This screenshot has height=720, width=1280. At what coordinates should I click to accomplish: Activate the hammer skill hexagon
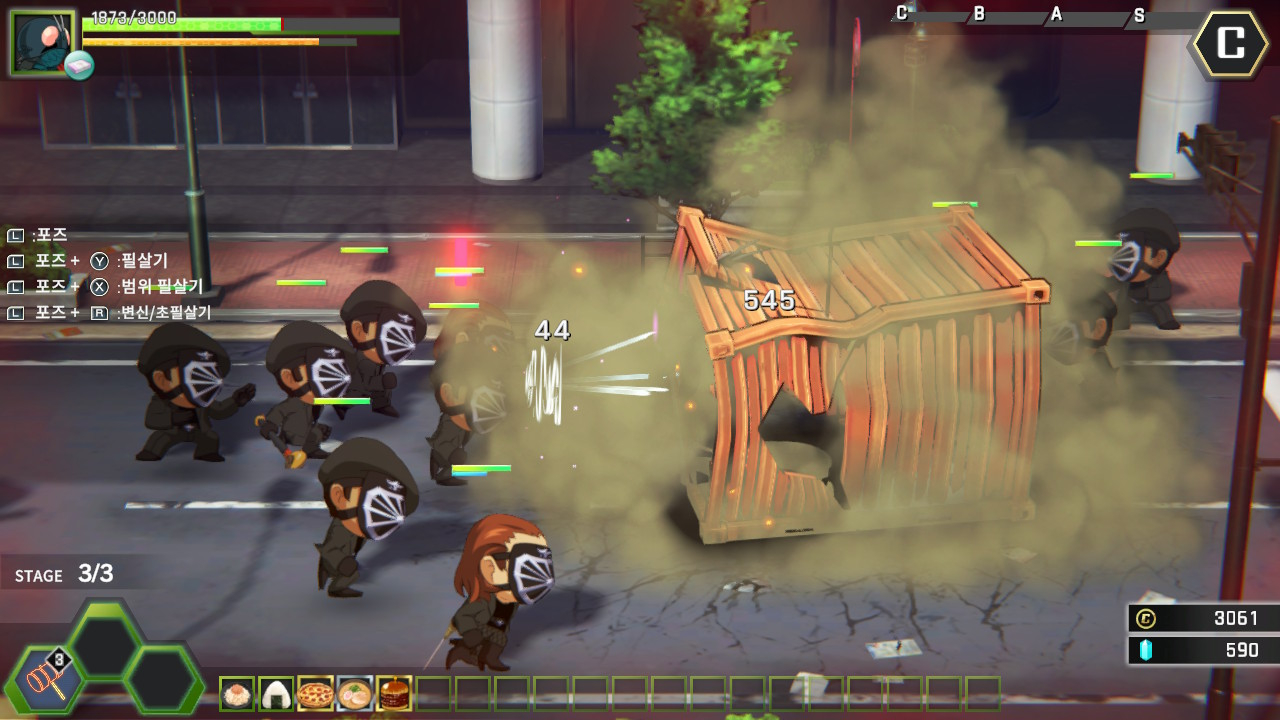pos(46,683)
